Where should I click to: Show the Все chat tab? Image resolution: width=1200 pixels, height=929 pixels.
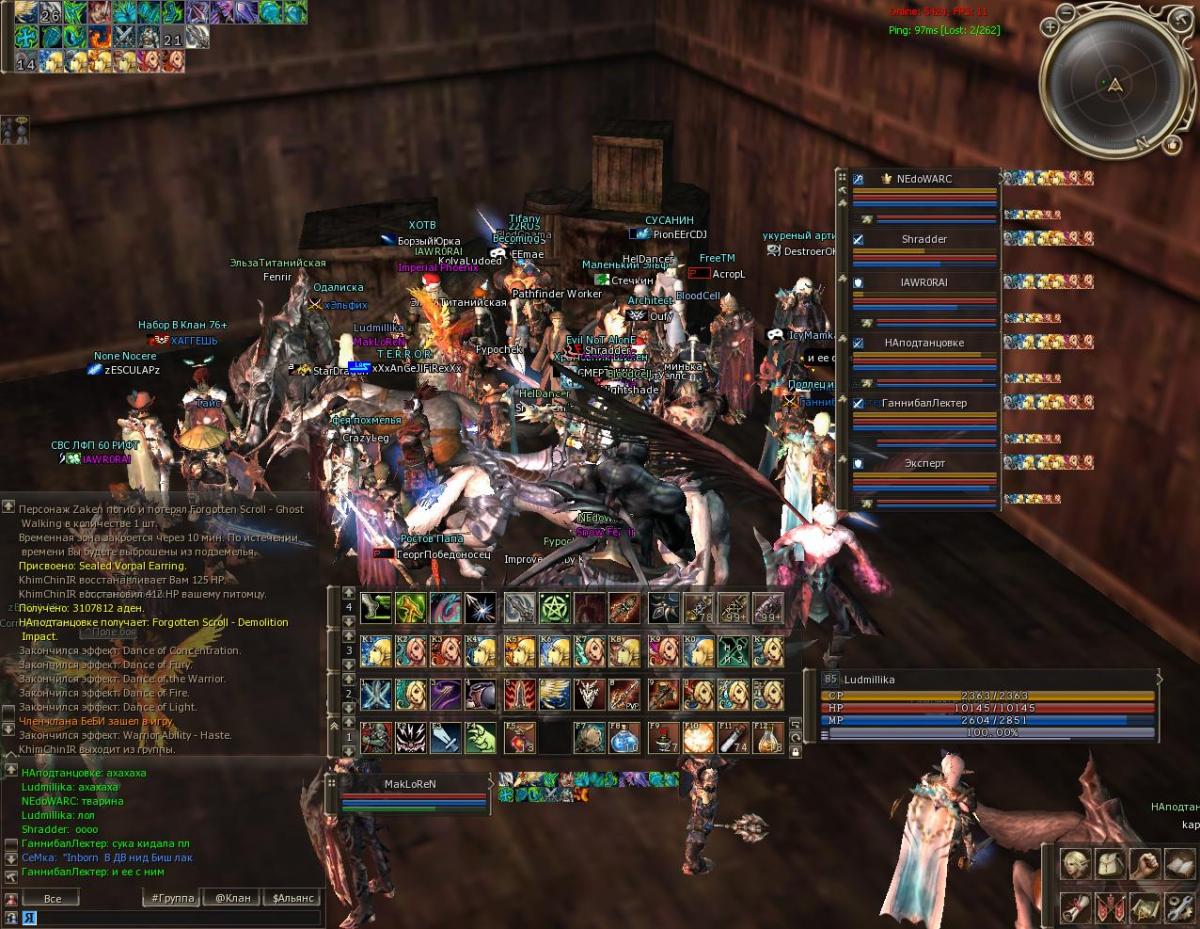coord(52,898)
